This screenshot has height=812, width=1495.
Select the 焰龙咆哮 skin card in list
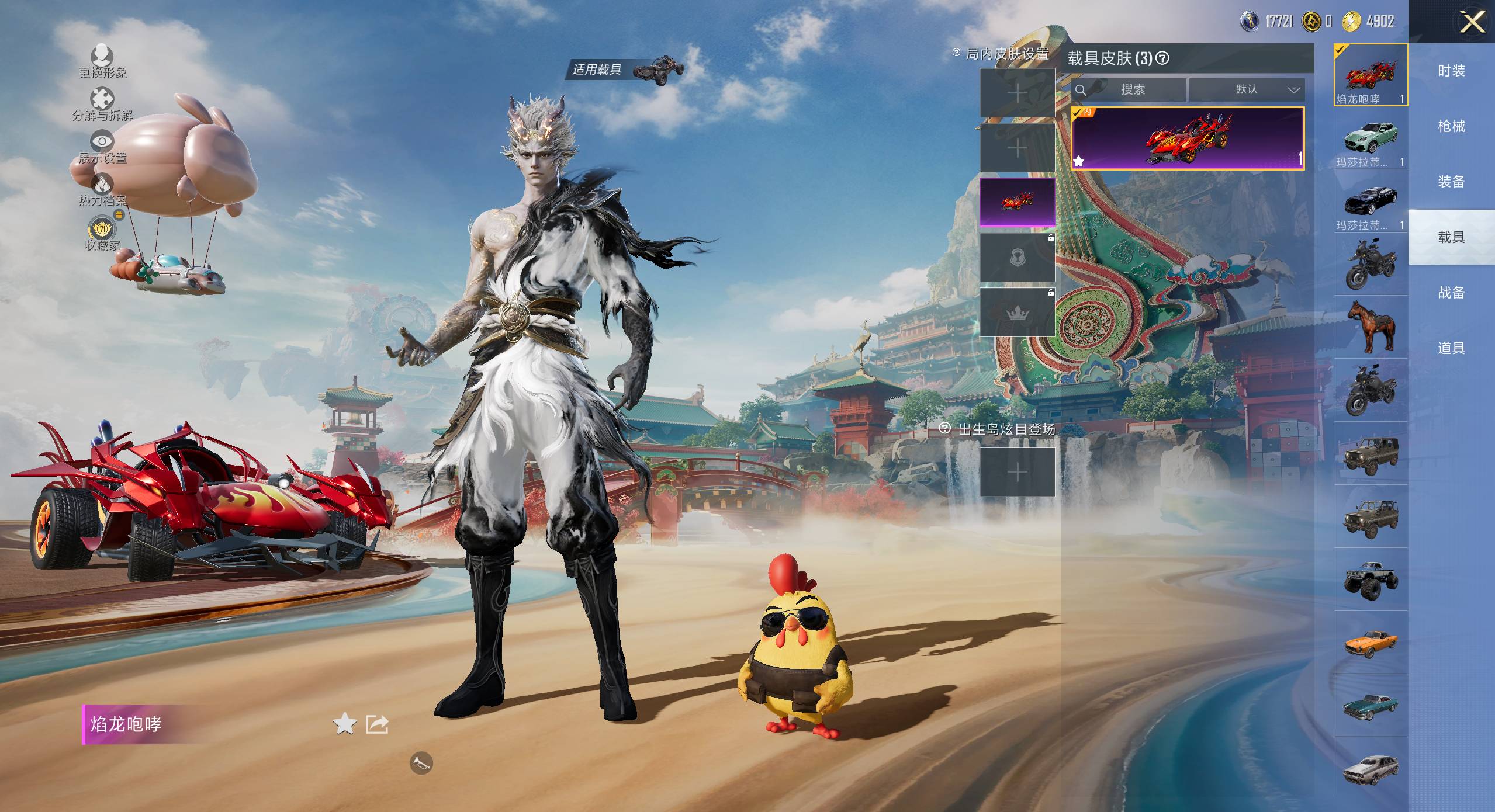[x=1187, y=138]
